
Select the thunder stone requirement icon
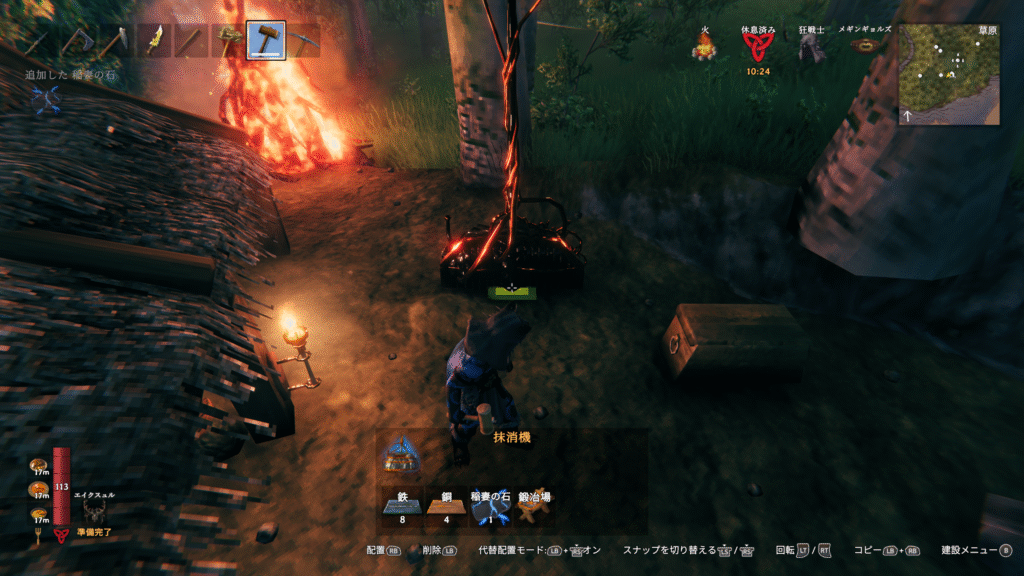click(491, 507)
